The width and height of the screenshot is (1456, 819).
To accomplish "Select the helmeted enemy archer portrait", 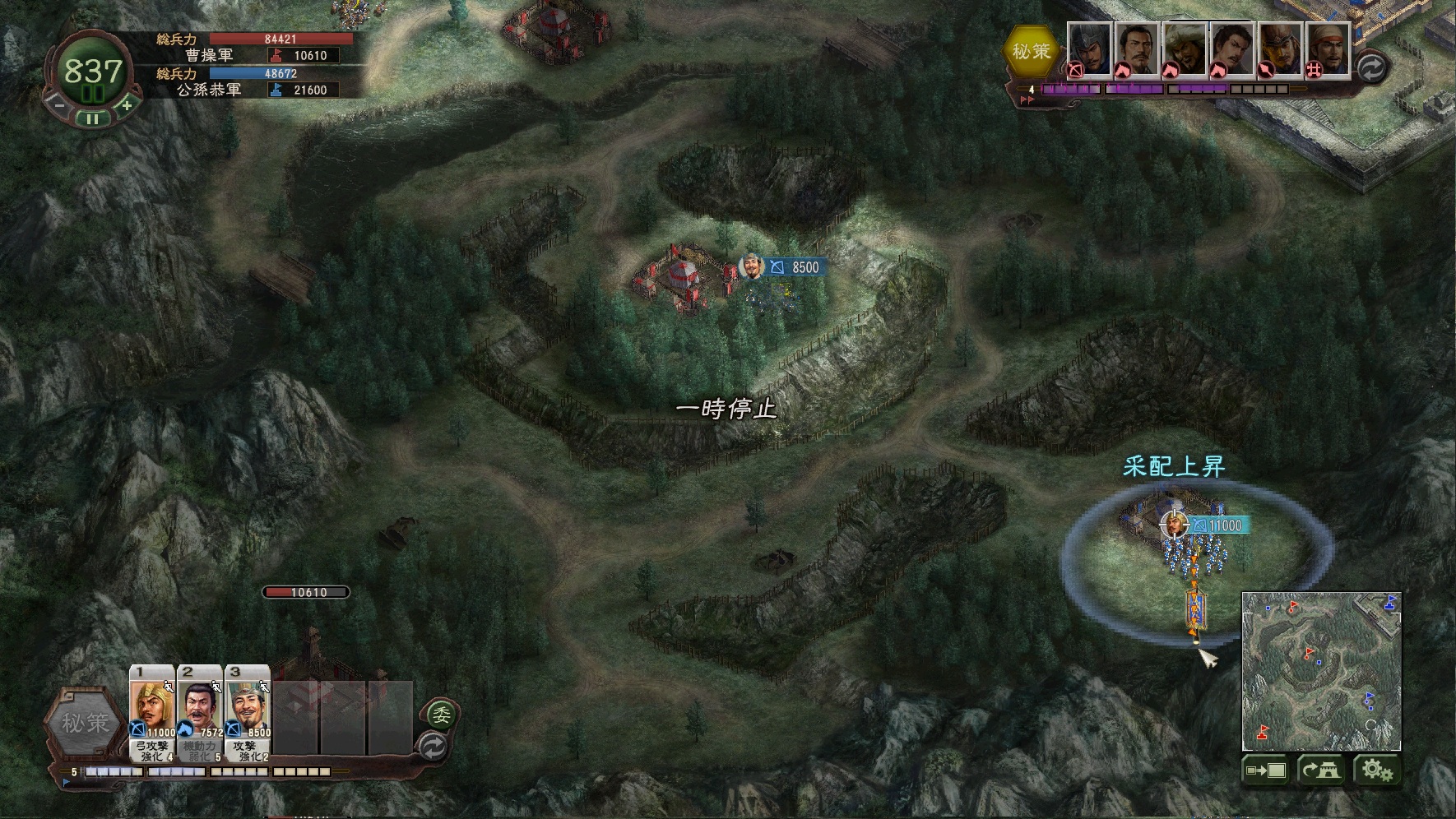I will [x=1089, y=49].
